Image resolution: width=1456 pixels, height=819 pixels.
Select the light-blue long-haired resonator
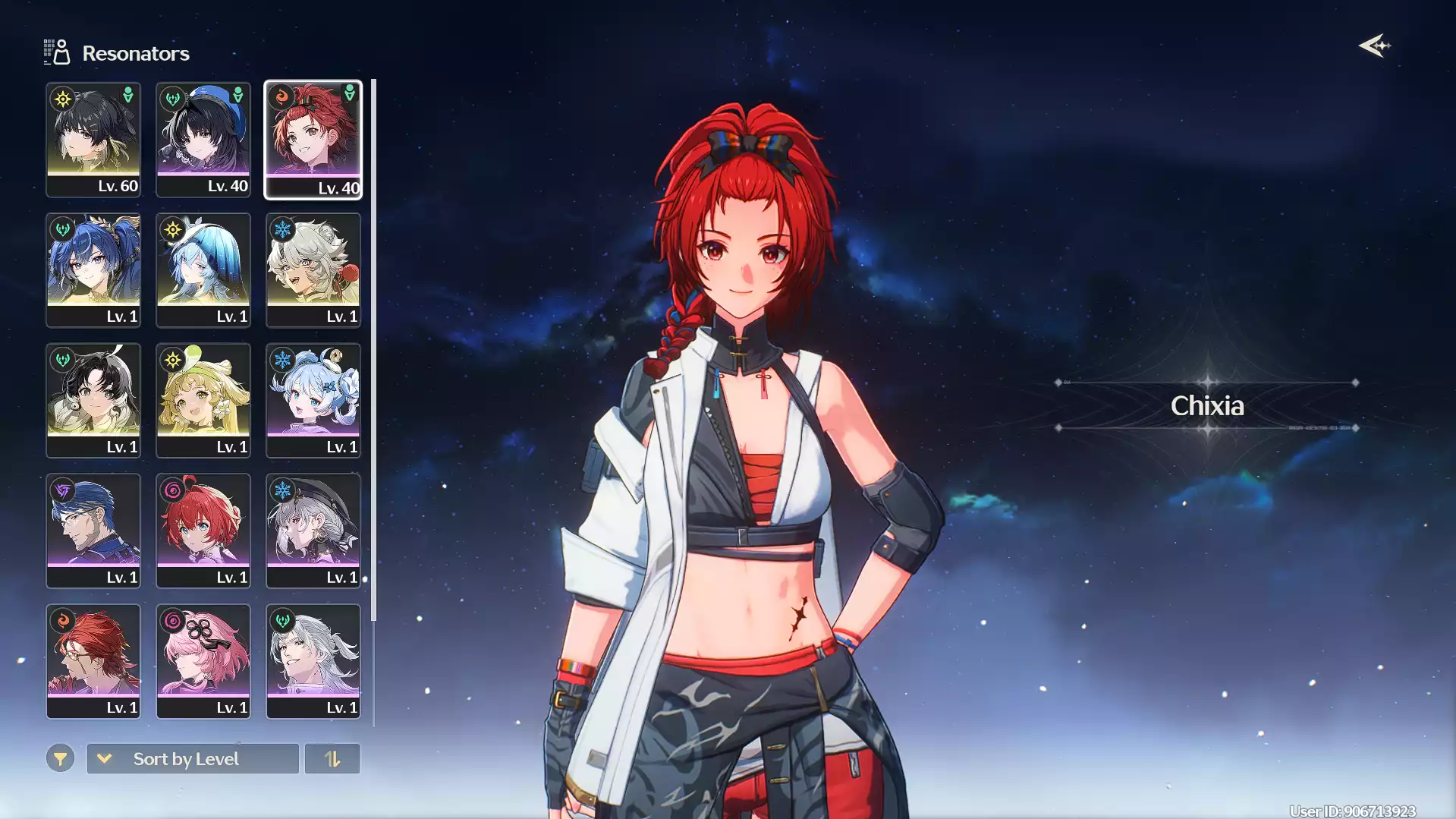[203, 270]
